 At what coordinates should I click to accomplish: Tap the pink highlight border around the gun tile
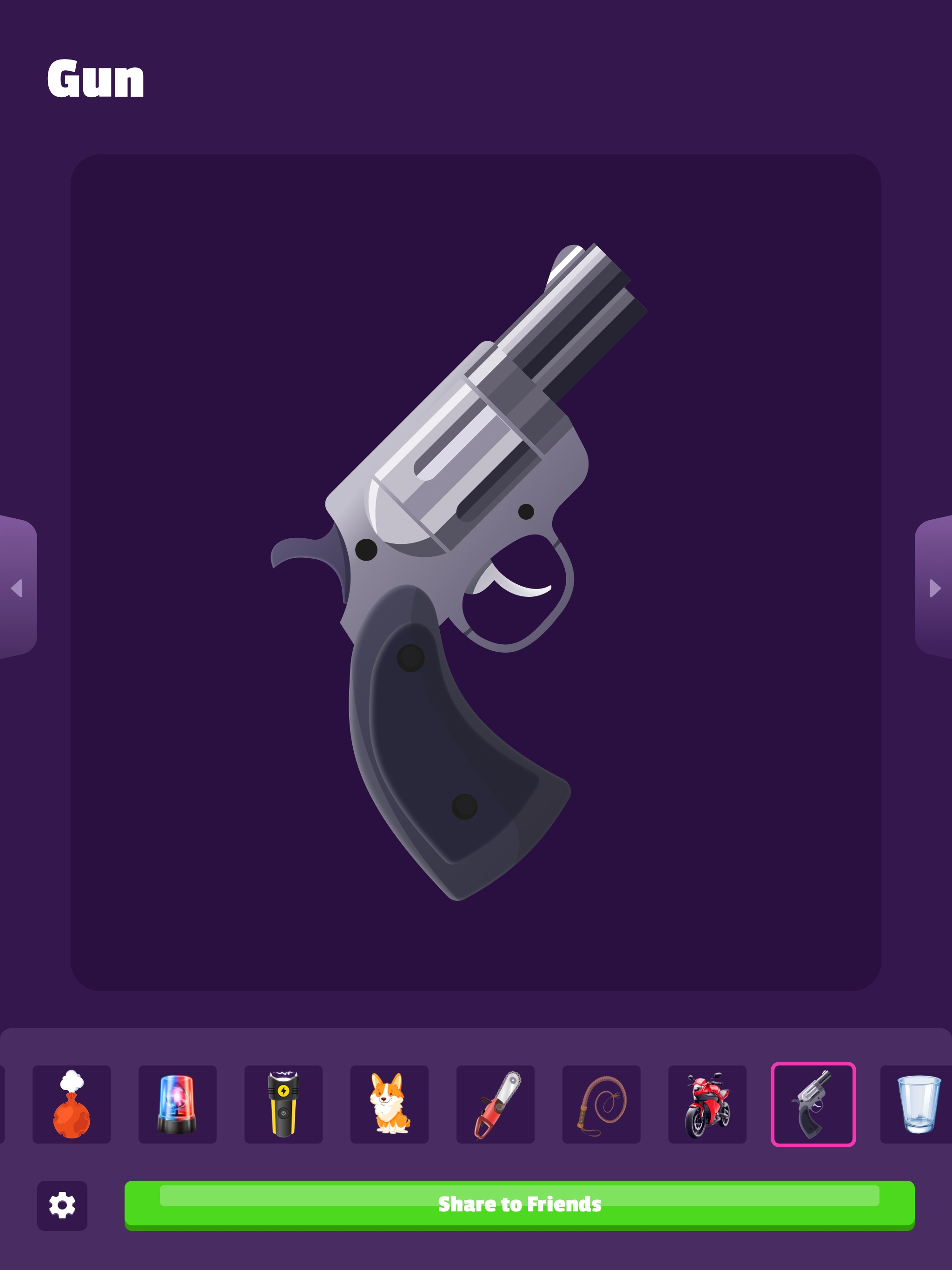813,1064
